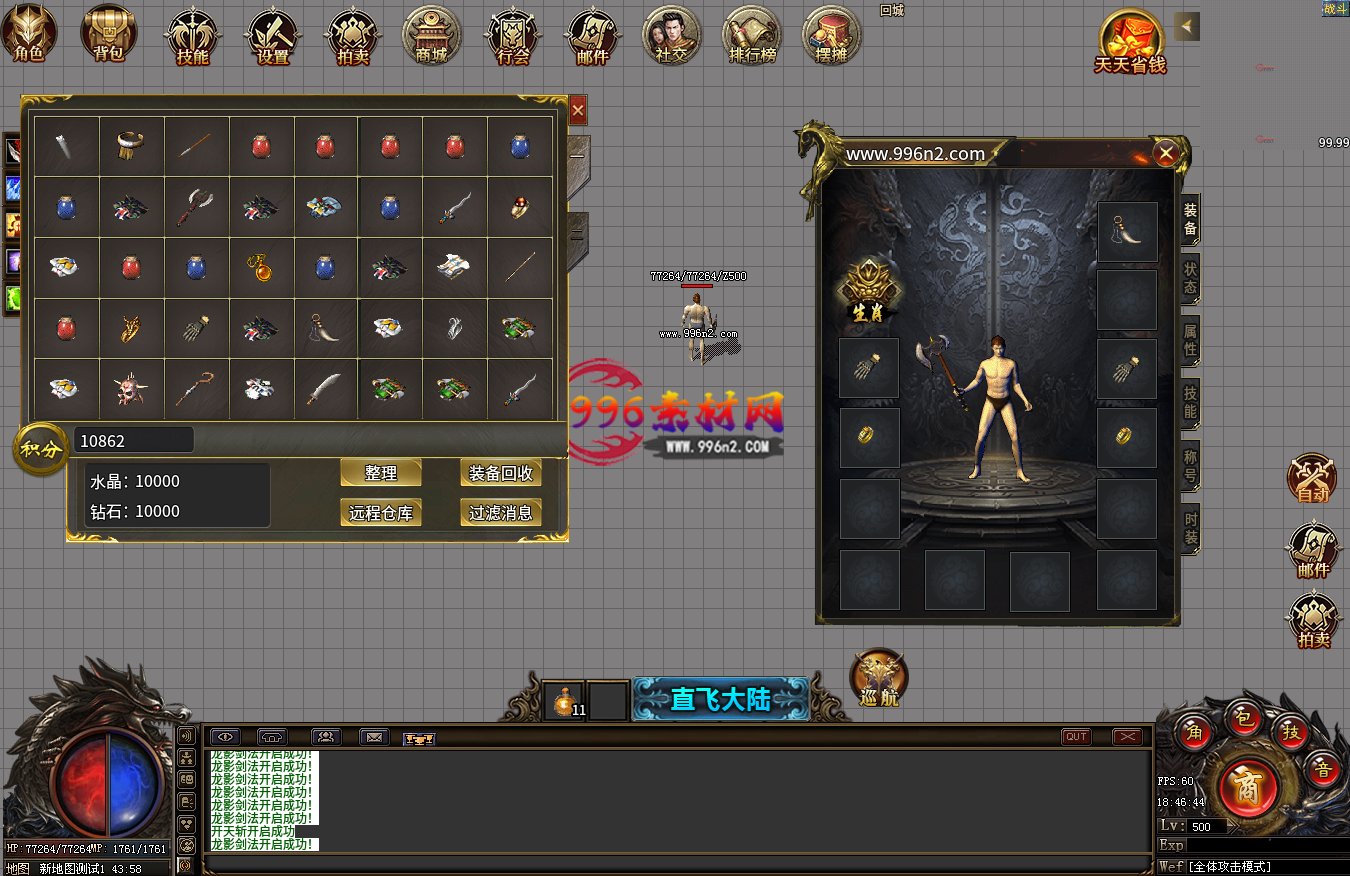Open the 远程仓库 remote warehouse
Viewport: 1350px width, 876px height.
(381, 513)
